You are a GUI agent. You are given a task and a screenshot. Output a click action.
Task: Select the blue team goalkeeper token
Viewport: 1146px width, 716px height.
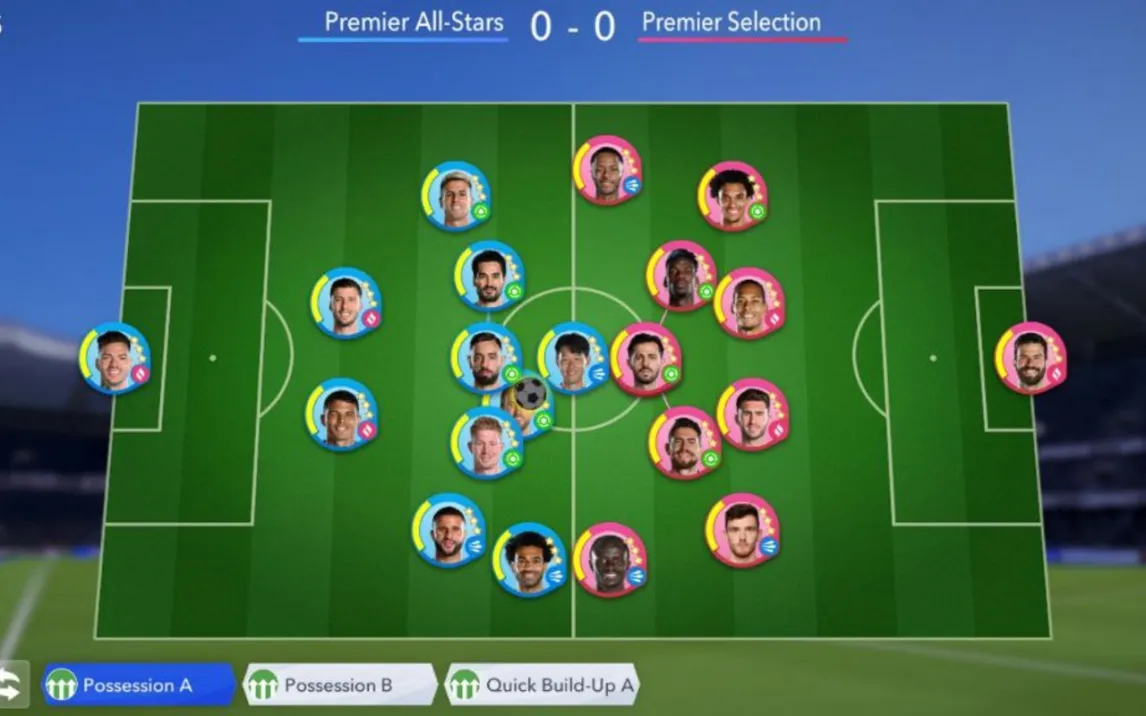click(115, 358)
